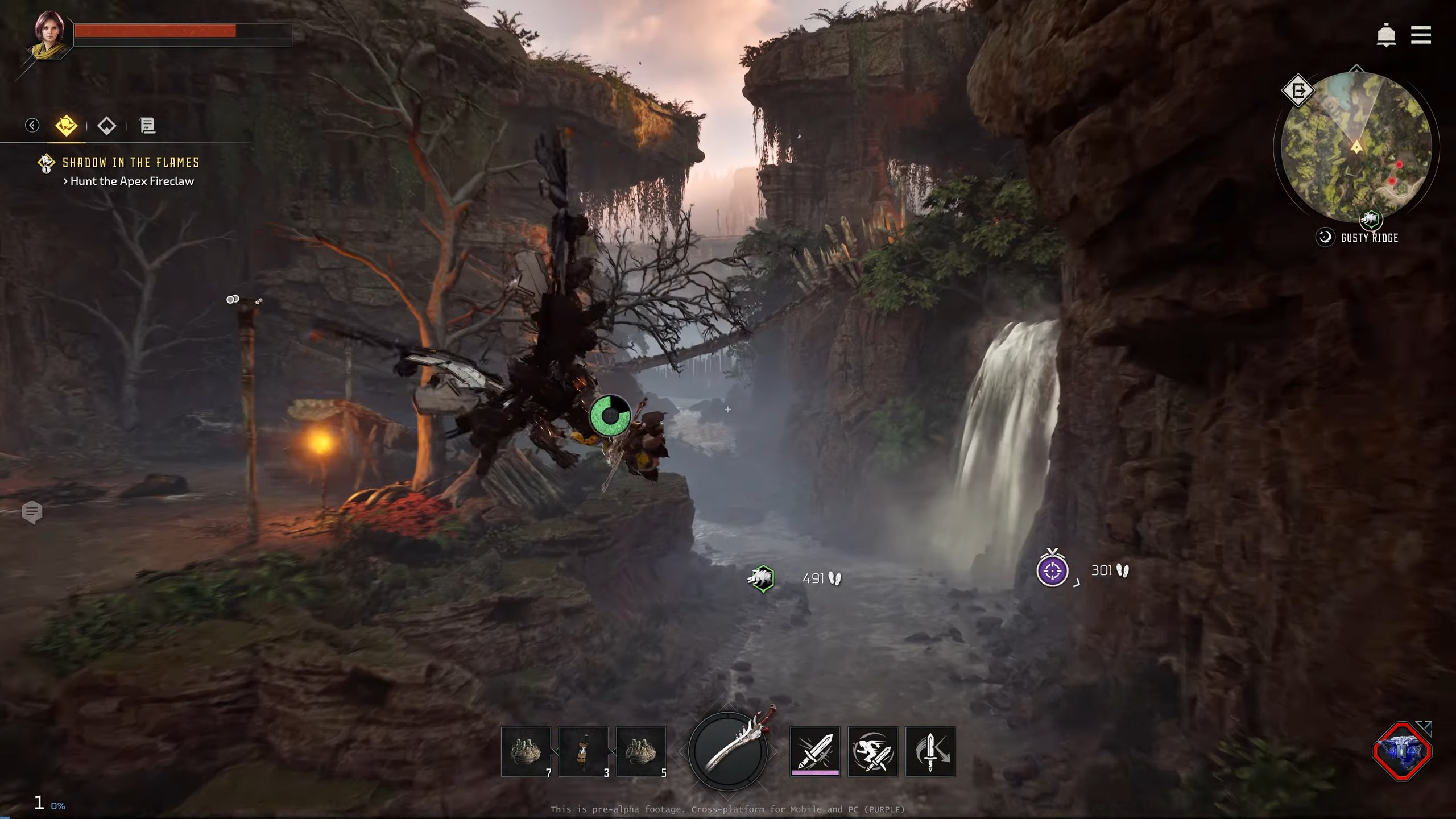This screenshot has width=1456, height=819.
Task: Switch to the white diamond quest tab
Action: tap(107, 126)
